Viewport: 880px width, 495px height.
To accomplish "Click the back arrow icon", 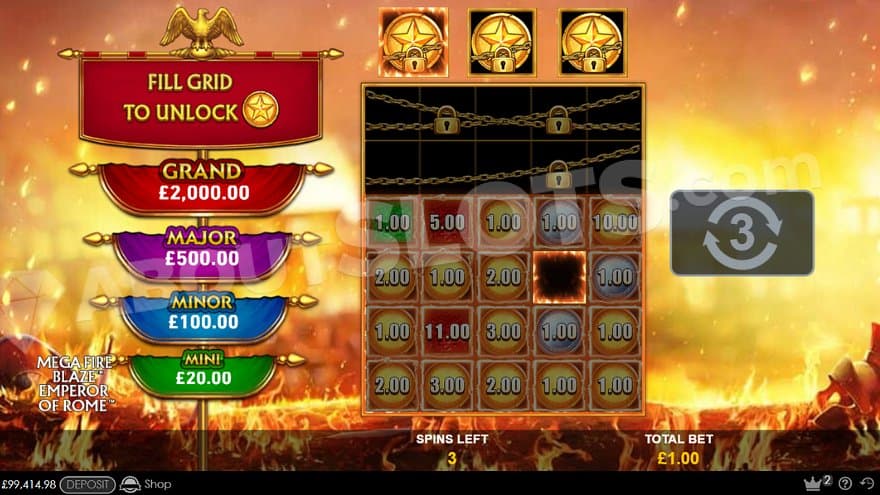I will click(865, 485).
